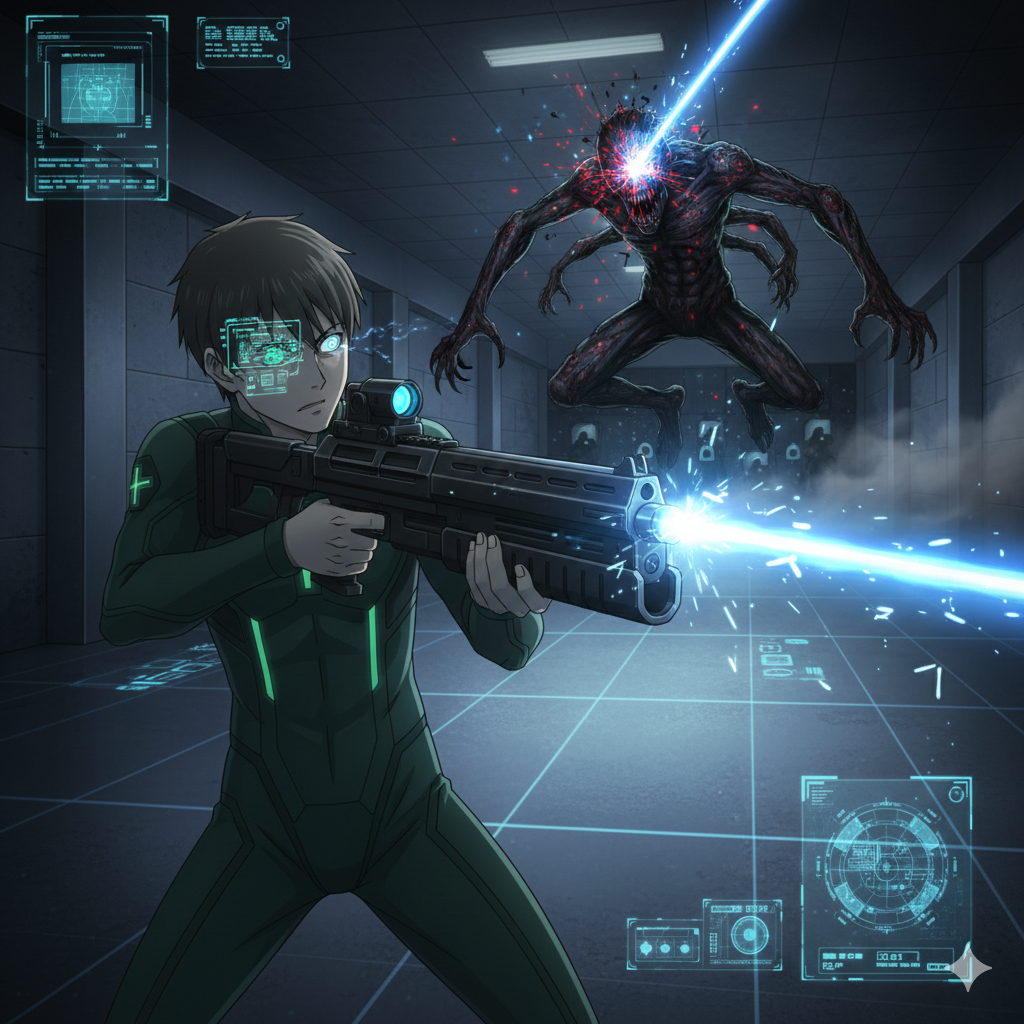Image resolution: width=1024 pixels, height=1024 pixels.
Task: Click the small glowing dial gauge panel
Action: pyautogui.click(x=742, y=933)
